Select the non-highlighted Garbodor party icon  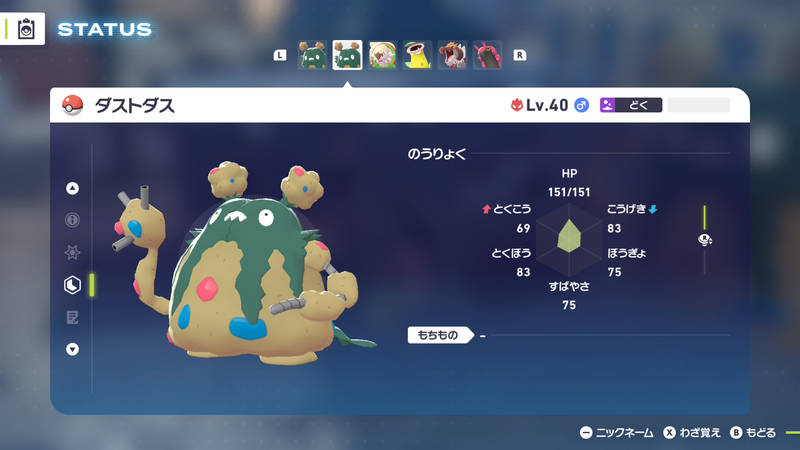pyautogui.click(x=313, y=55)
